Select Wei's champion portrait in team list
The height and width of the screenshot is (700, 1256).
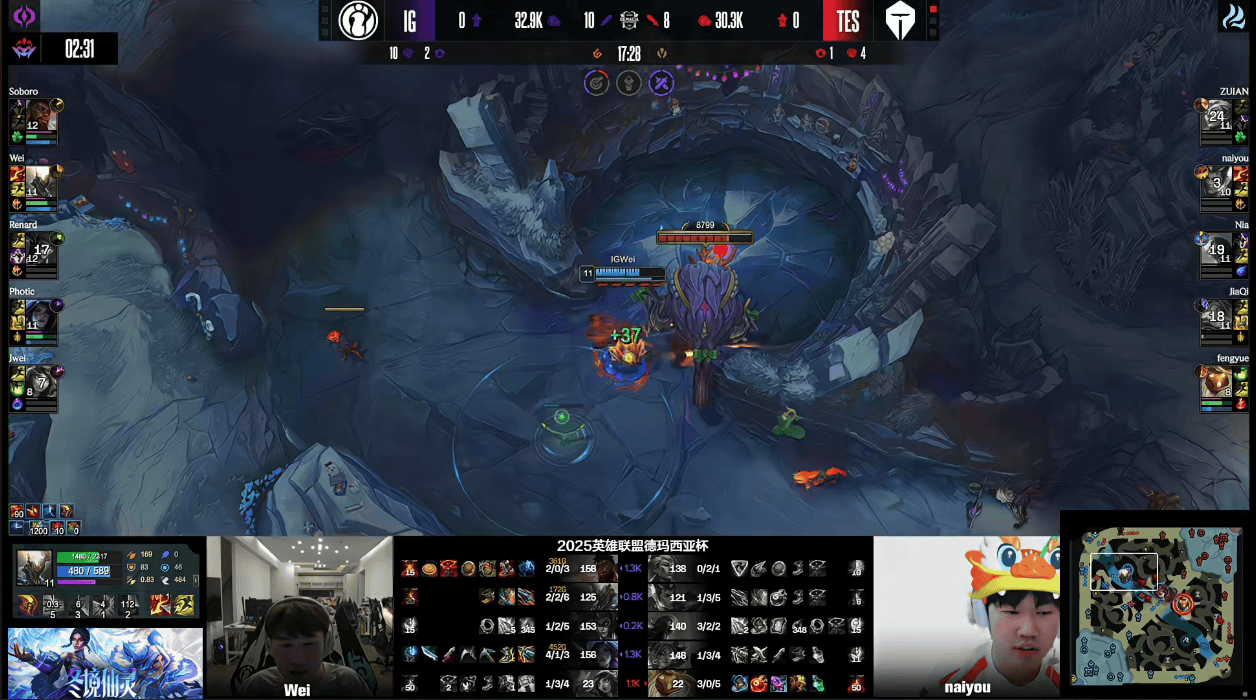[41, 182]
